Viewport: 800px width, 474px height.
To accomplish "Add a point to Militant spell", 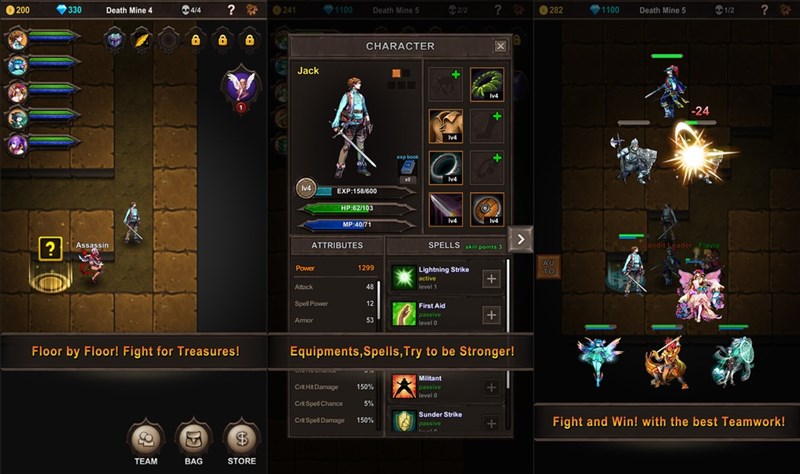I will pyautogui.click(x=491, y=387).
